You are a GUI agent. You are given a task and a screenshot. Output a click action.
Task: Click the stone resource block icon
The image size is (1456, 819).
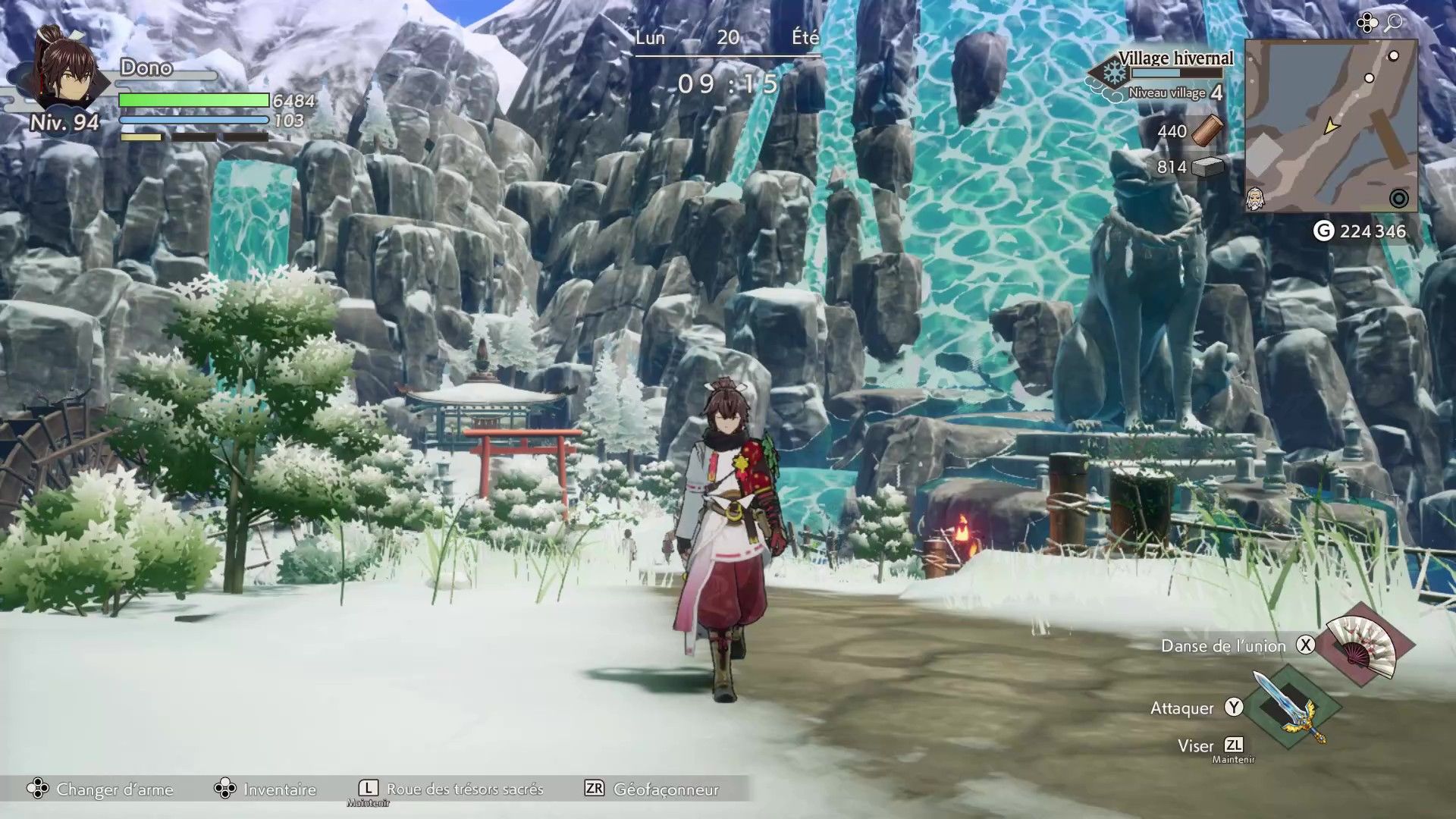[x=1209, y=167]
